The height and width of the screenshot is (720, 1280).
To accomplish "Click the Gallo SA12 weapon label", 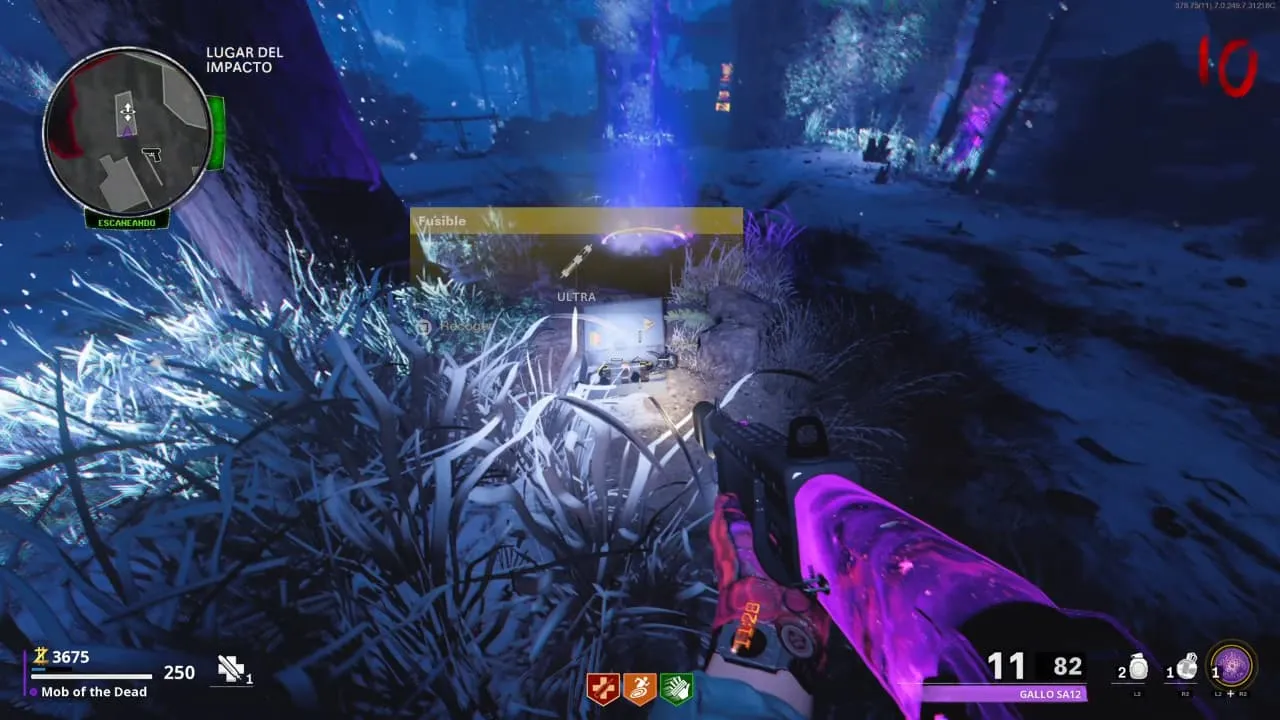I will pos(1049,694).
